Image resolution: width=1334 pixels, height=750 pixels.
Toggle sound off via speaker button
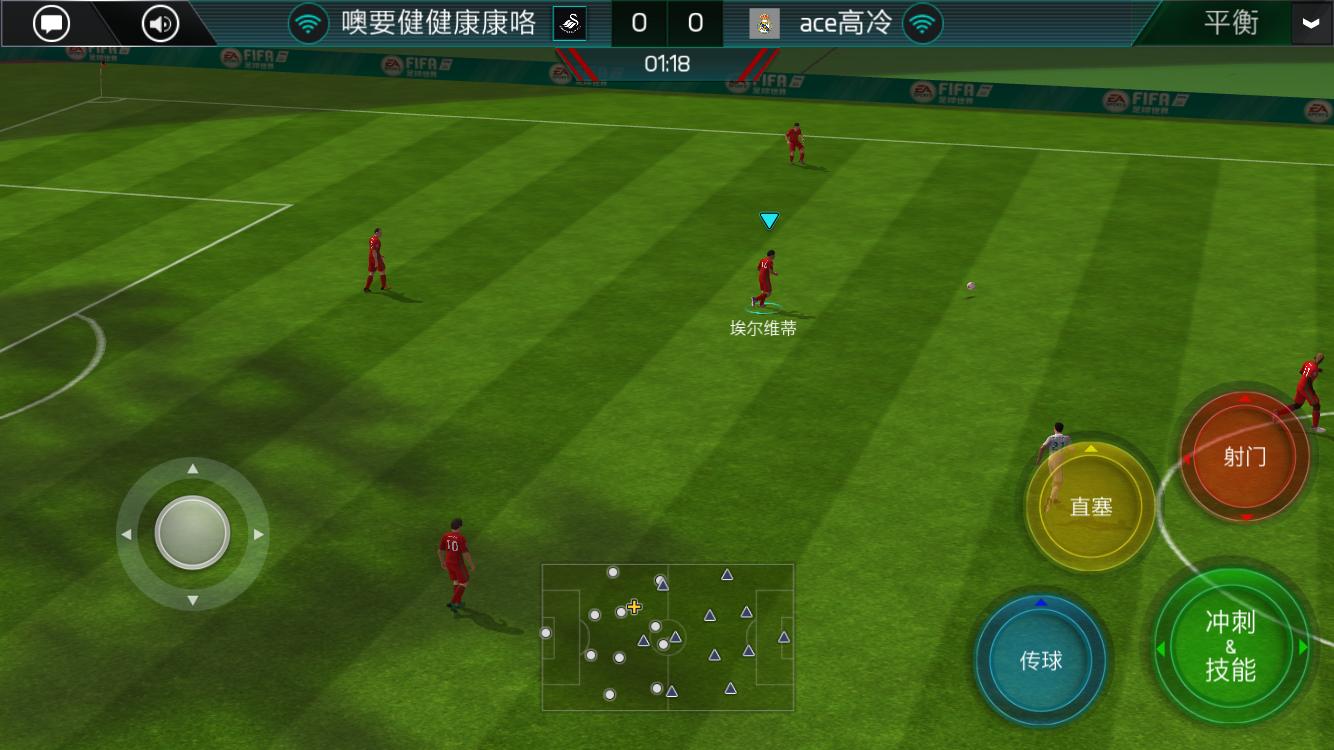click(159, 22)
